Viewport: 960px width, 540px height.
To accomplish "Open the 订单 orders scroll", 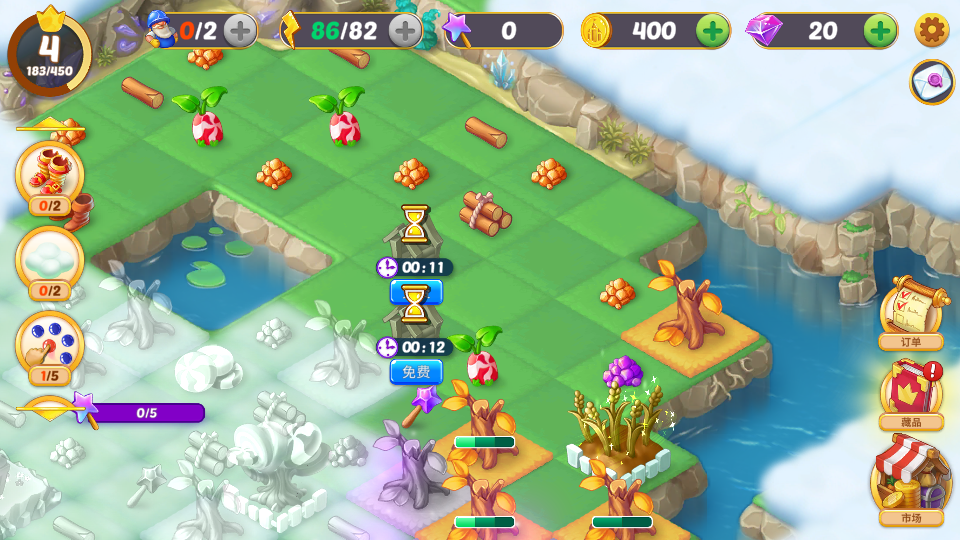I will coord(910,312).
